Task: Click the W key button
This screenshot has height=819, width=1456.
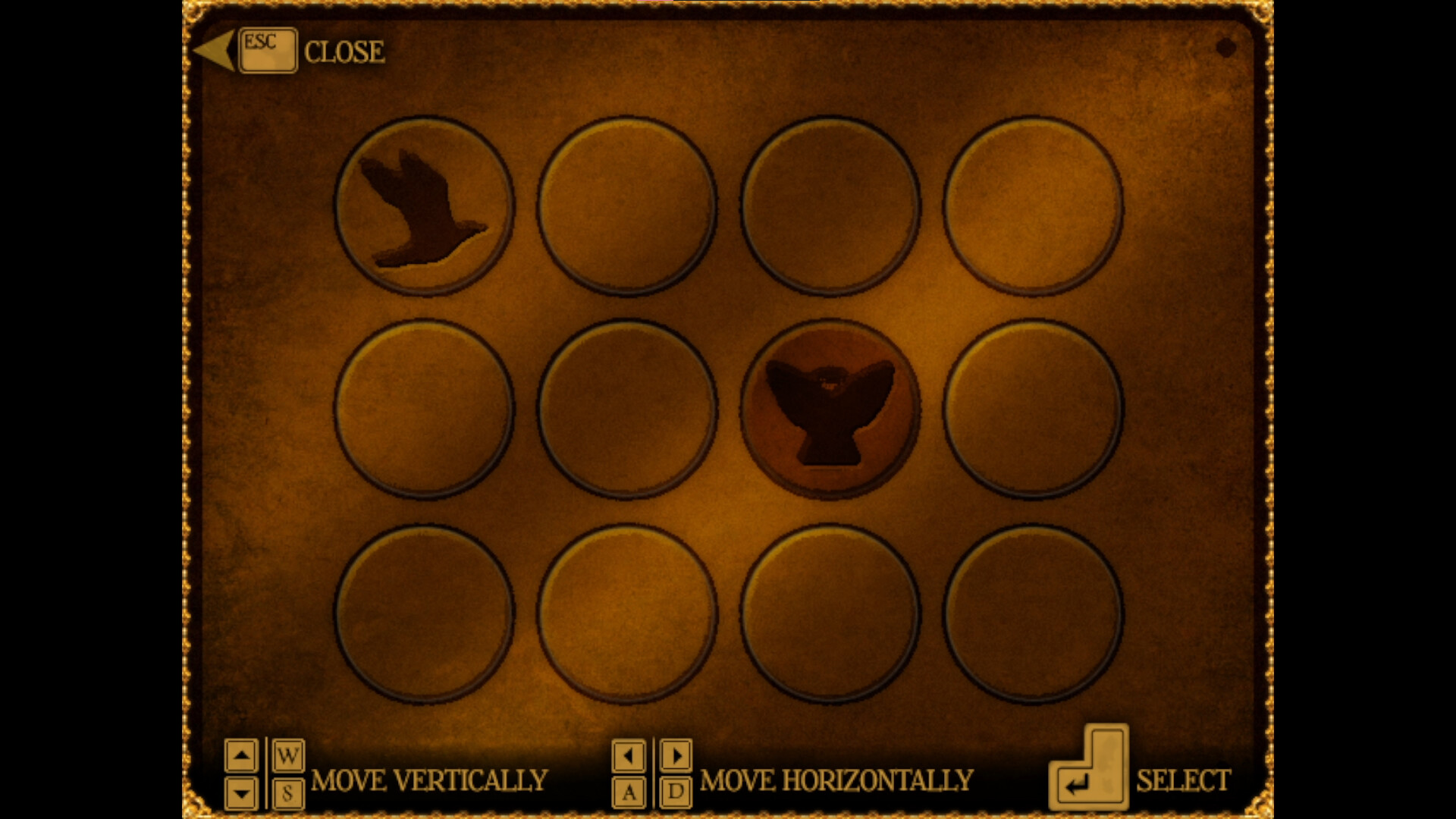Action: pyautogui.click(x=287, y=755)
